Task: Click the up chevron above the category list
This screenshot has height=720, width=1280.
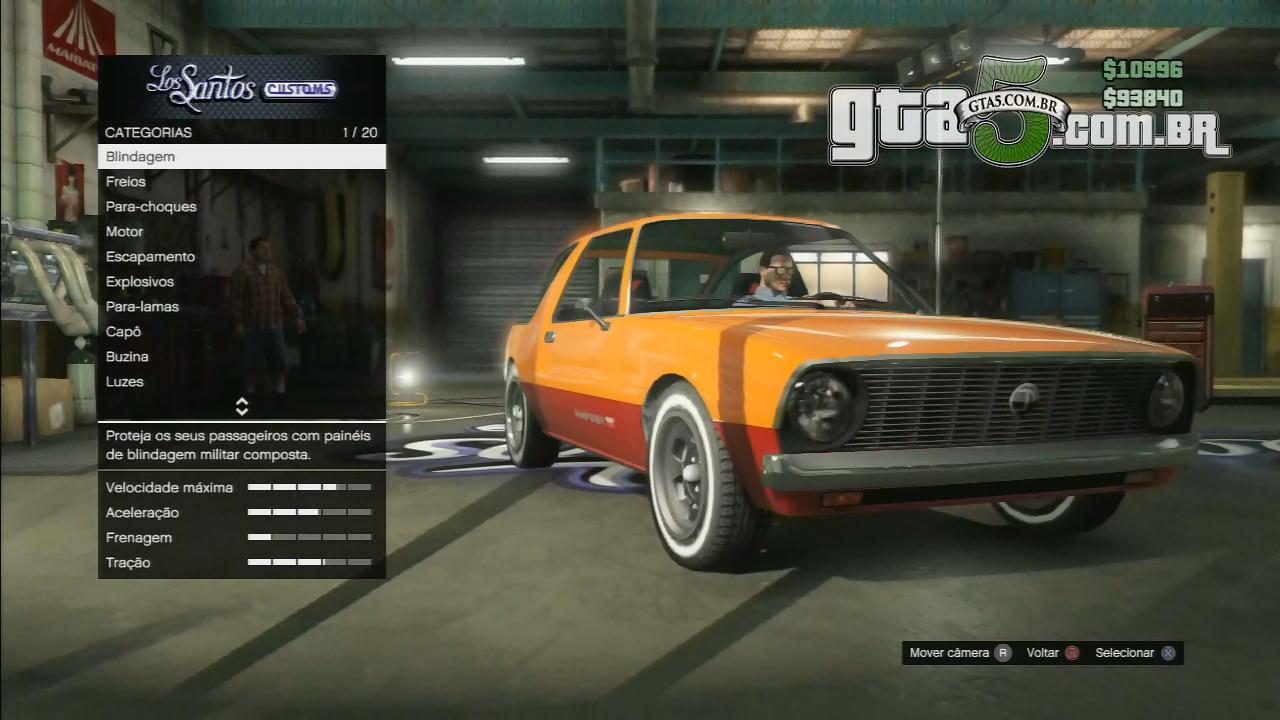Action: [x=240, y=402]
